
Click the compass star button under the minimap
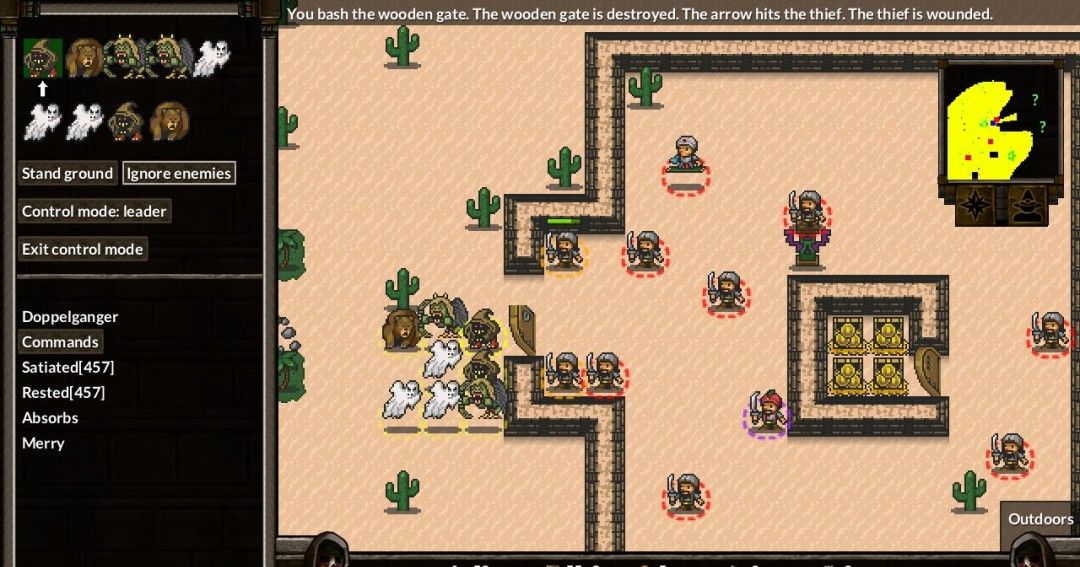tap(973, 204)
